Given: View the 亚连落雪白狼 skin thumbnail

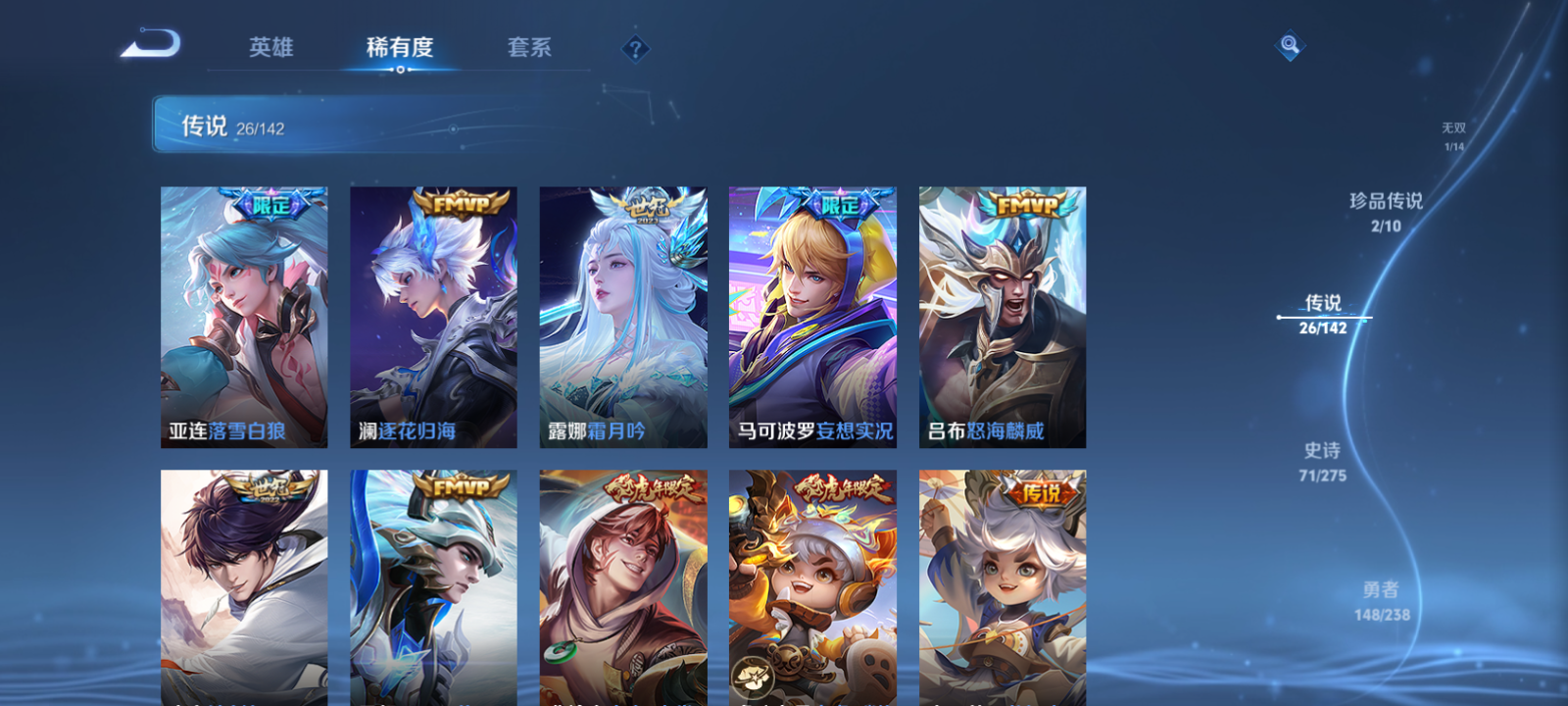Looking at the screenshot, I should [244, 316].
